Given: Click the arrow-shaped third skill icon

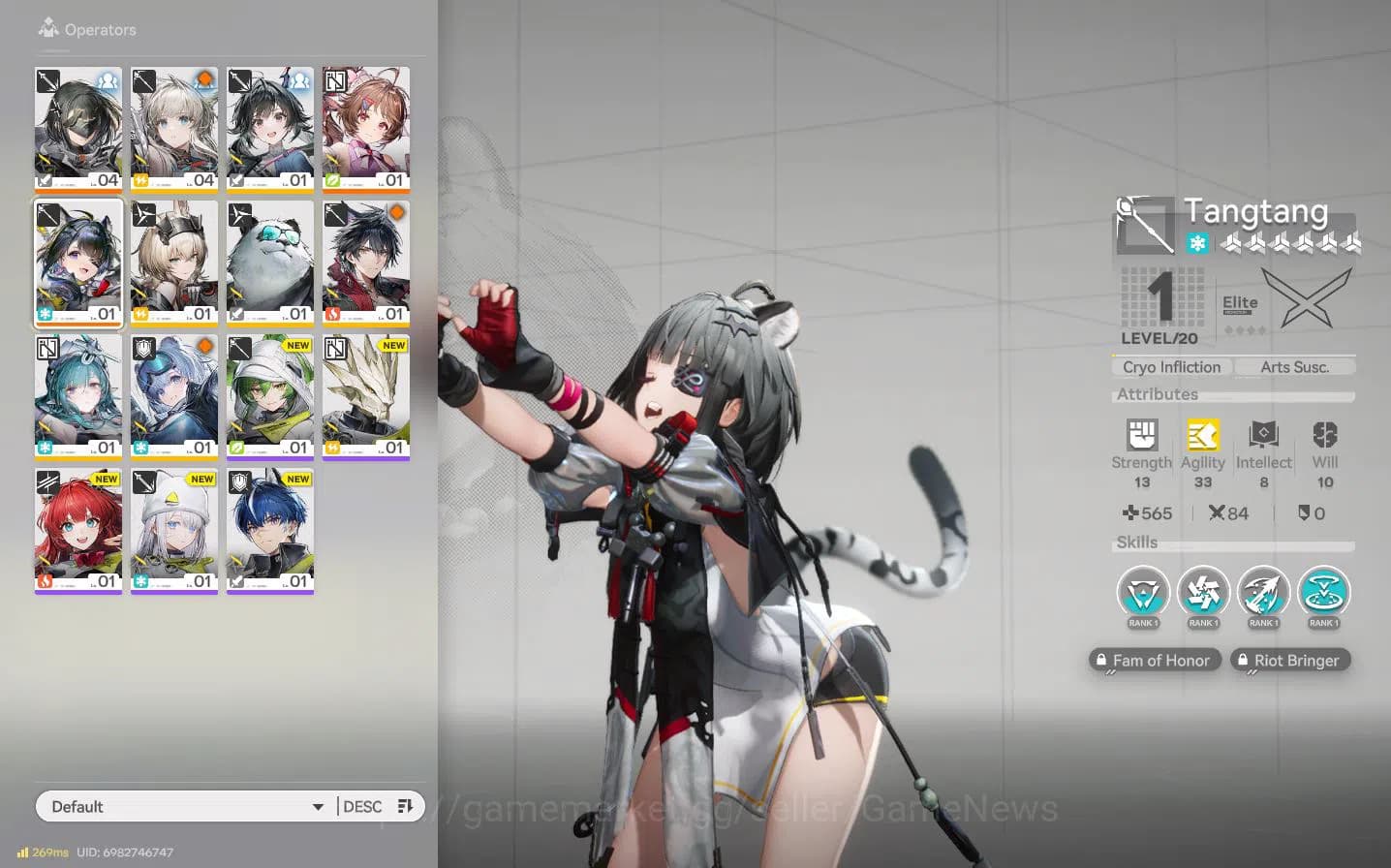Looking at the screenshot, I should click(1263, 593).
